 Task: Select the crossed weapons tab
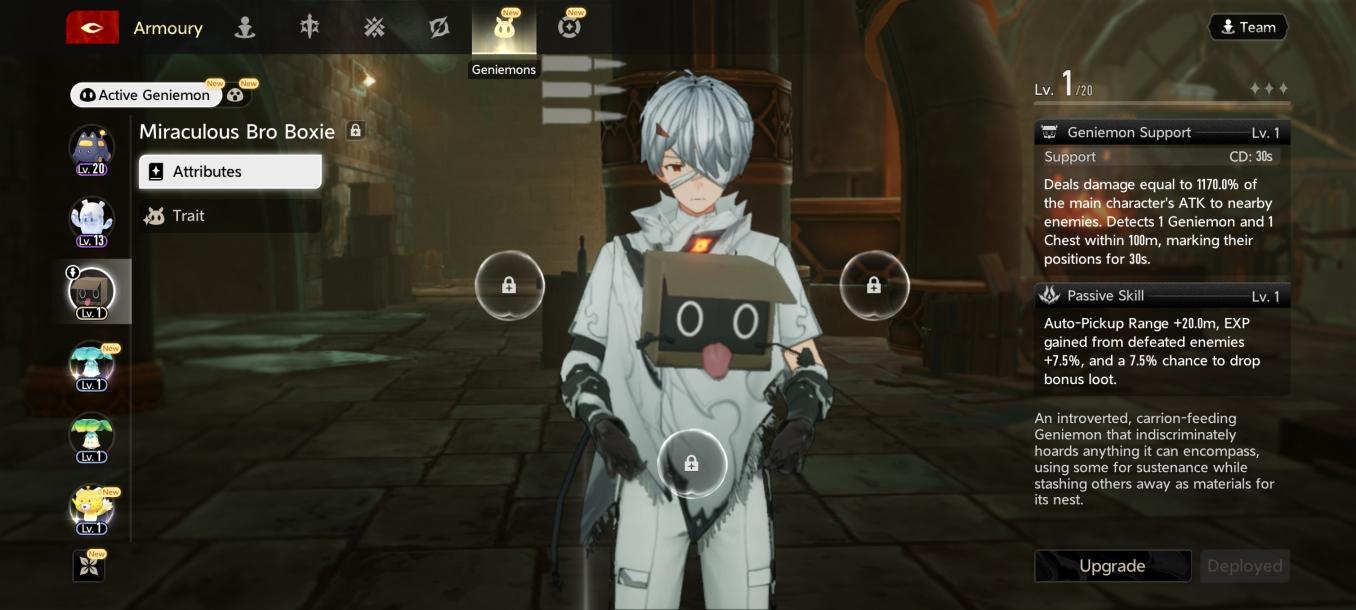[374, 28]
